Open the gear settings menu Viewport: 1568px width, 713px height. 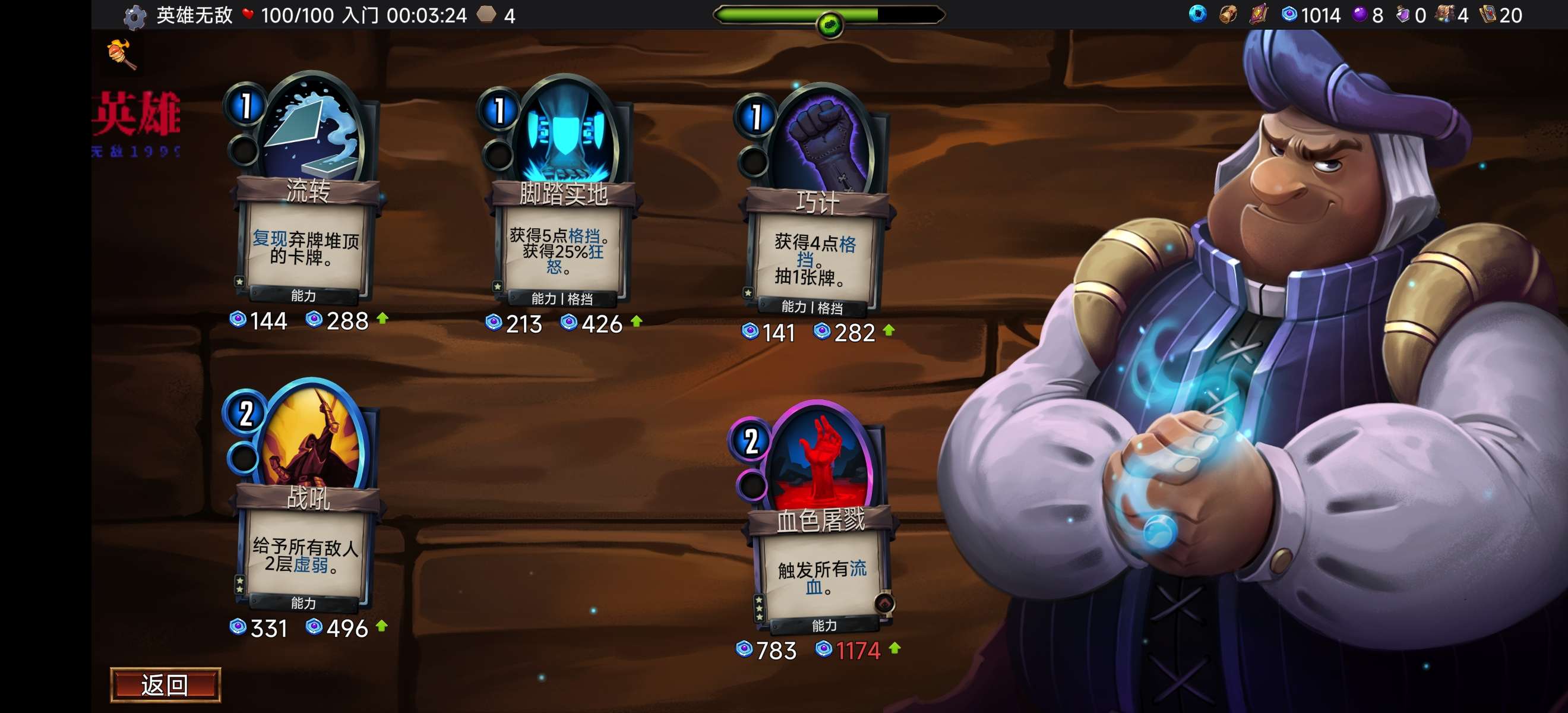pos(134,17)
